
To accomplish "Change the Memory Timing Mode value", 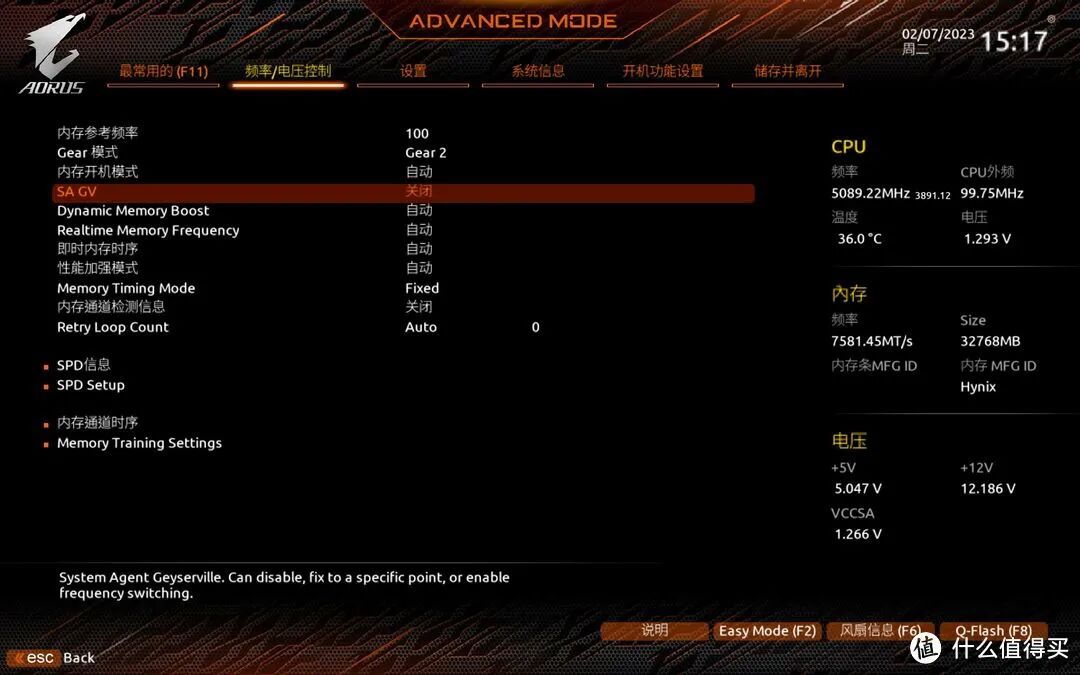I will point(126,288).
